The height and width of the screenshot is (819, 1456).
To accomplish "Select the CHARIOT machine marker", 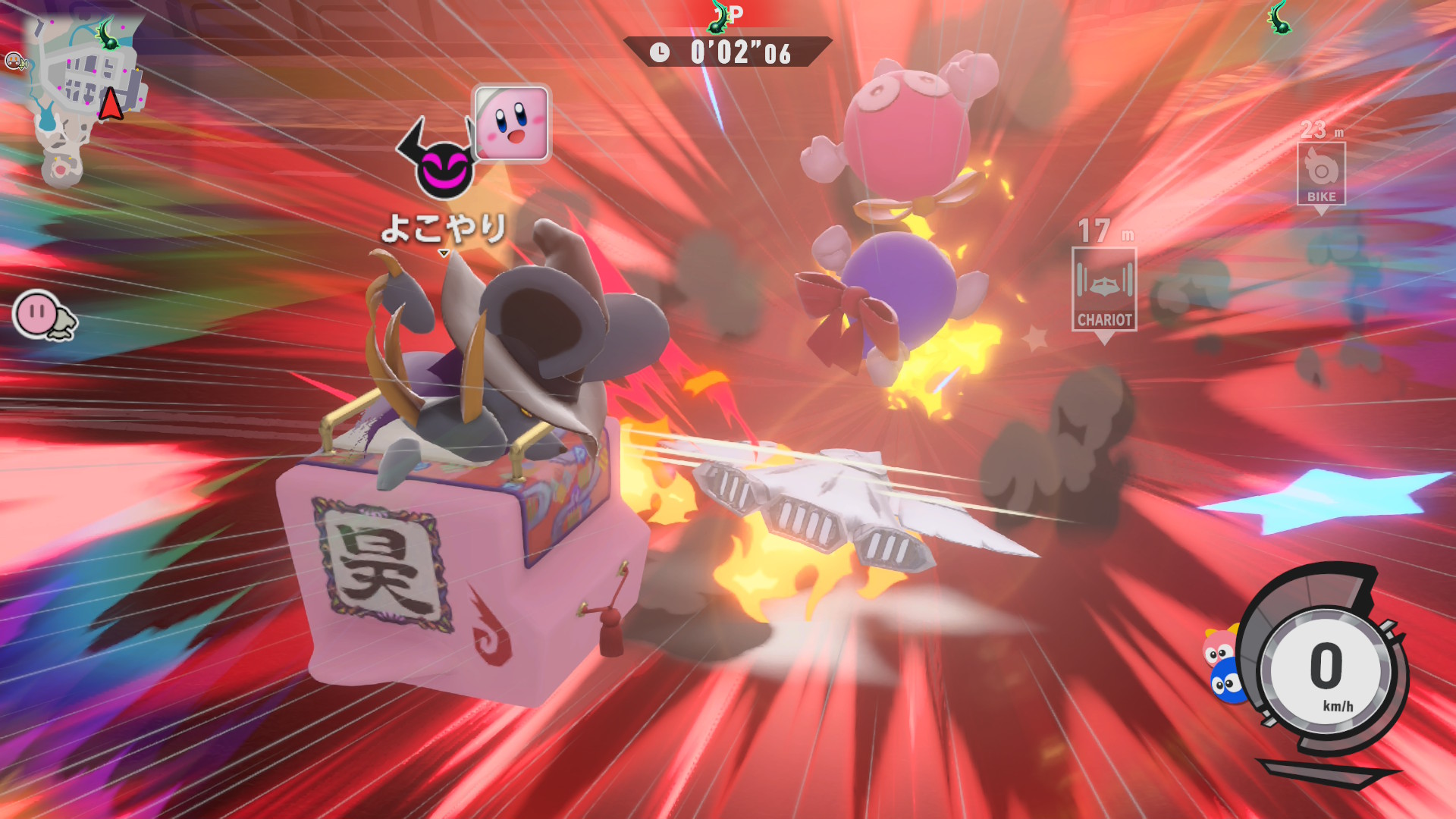I will pyautogui.click(x=1104, y=290).
